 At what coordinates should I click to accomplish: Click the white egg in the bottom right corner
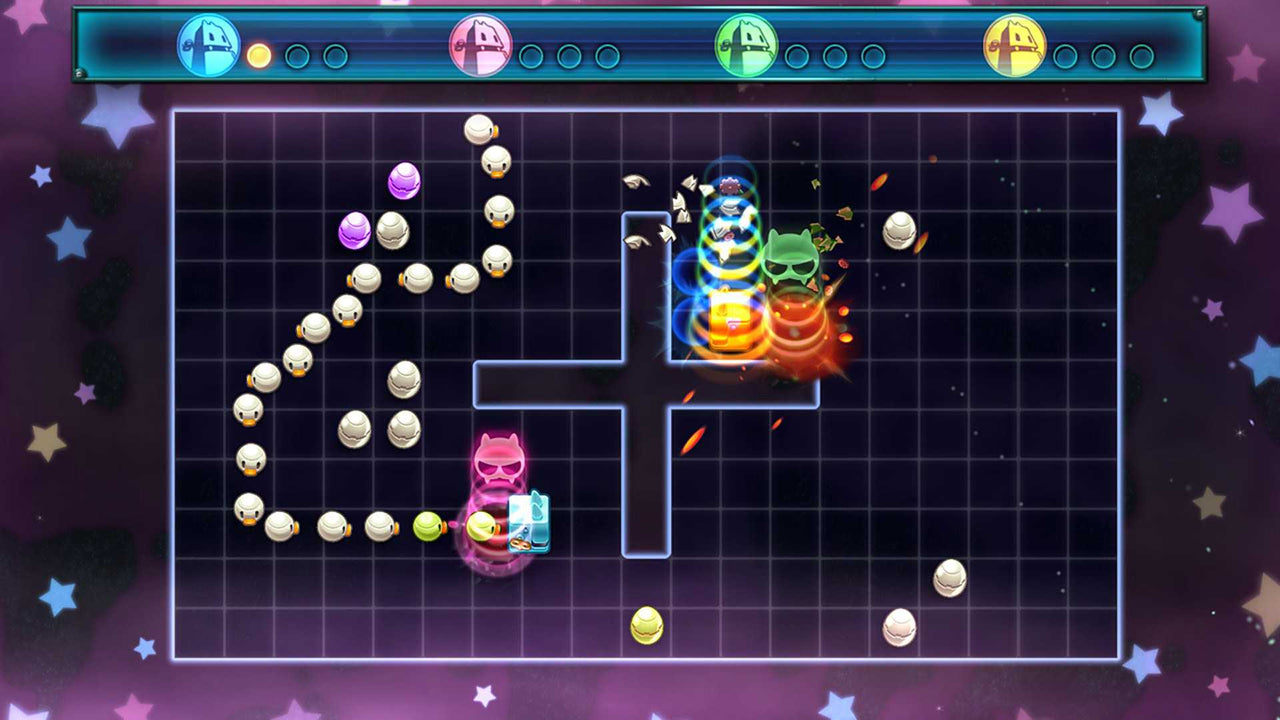(901, 627)
